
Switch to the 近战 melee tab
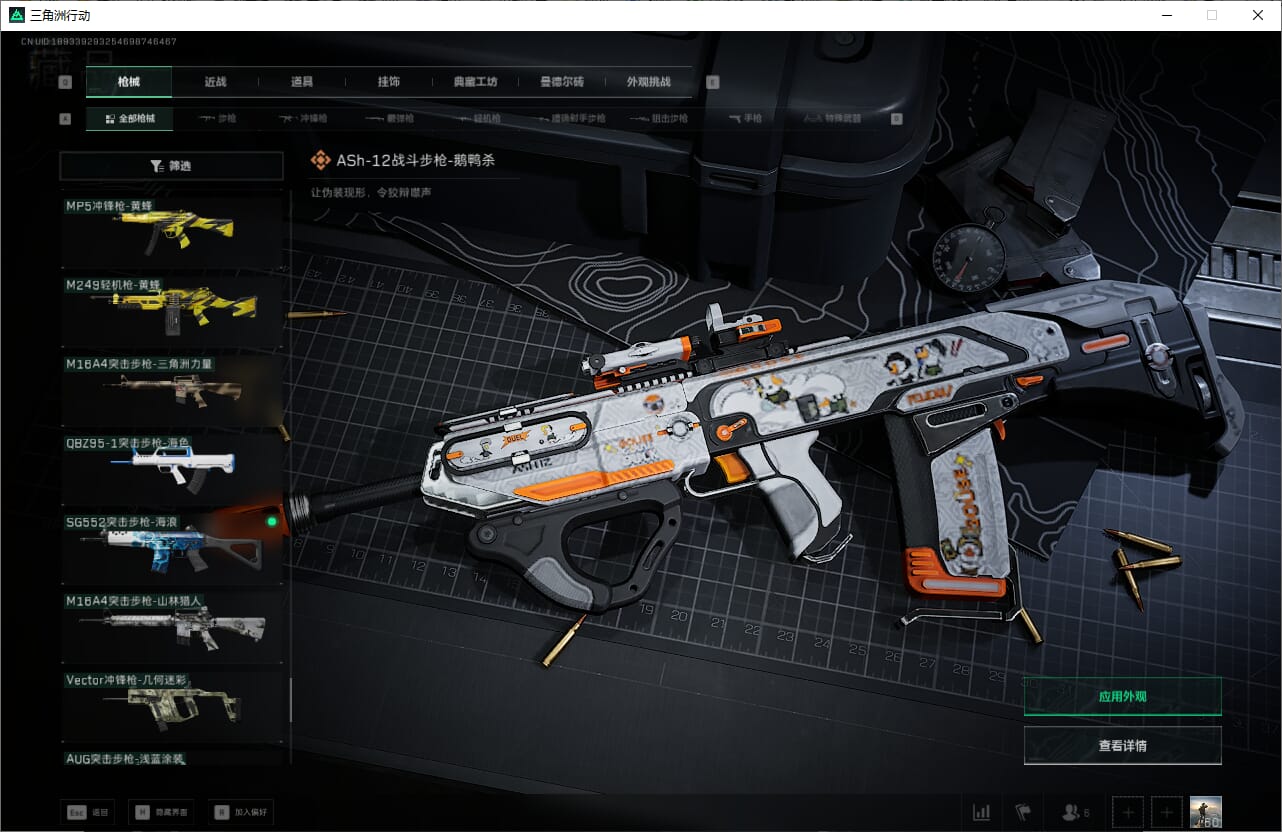(215, 82)
